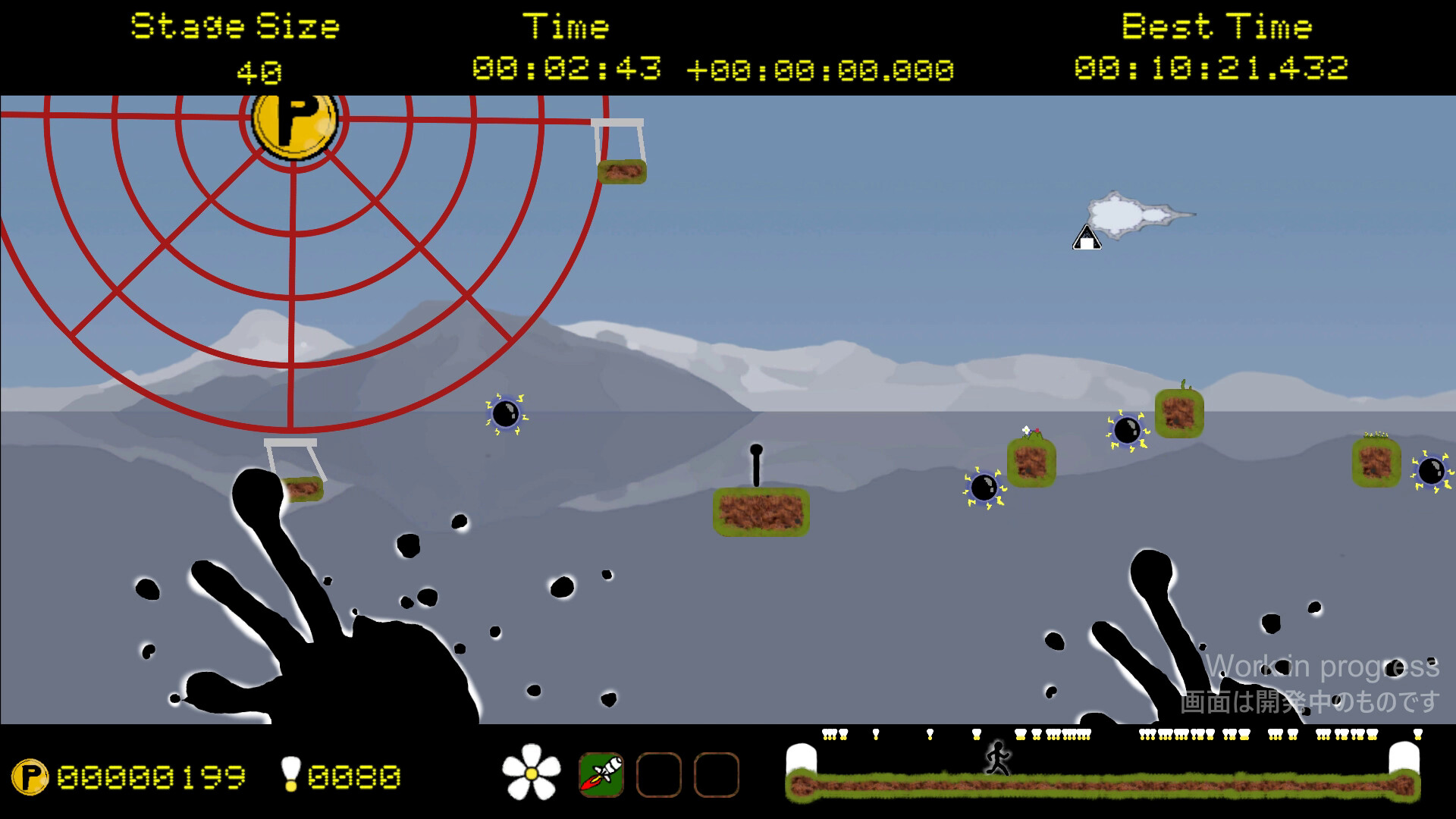
Task: Click the tent icon next to the cloud
Action: coord(1086,239)
